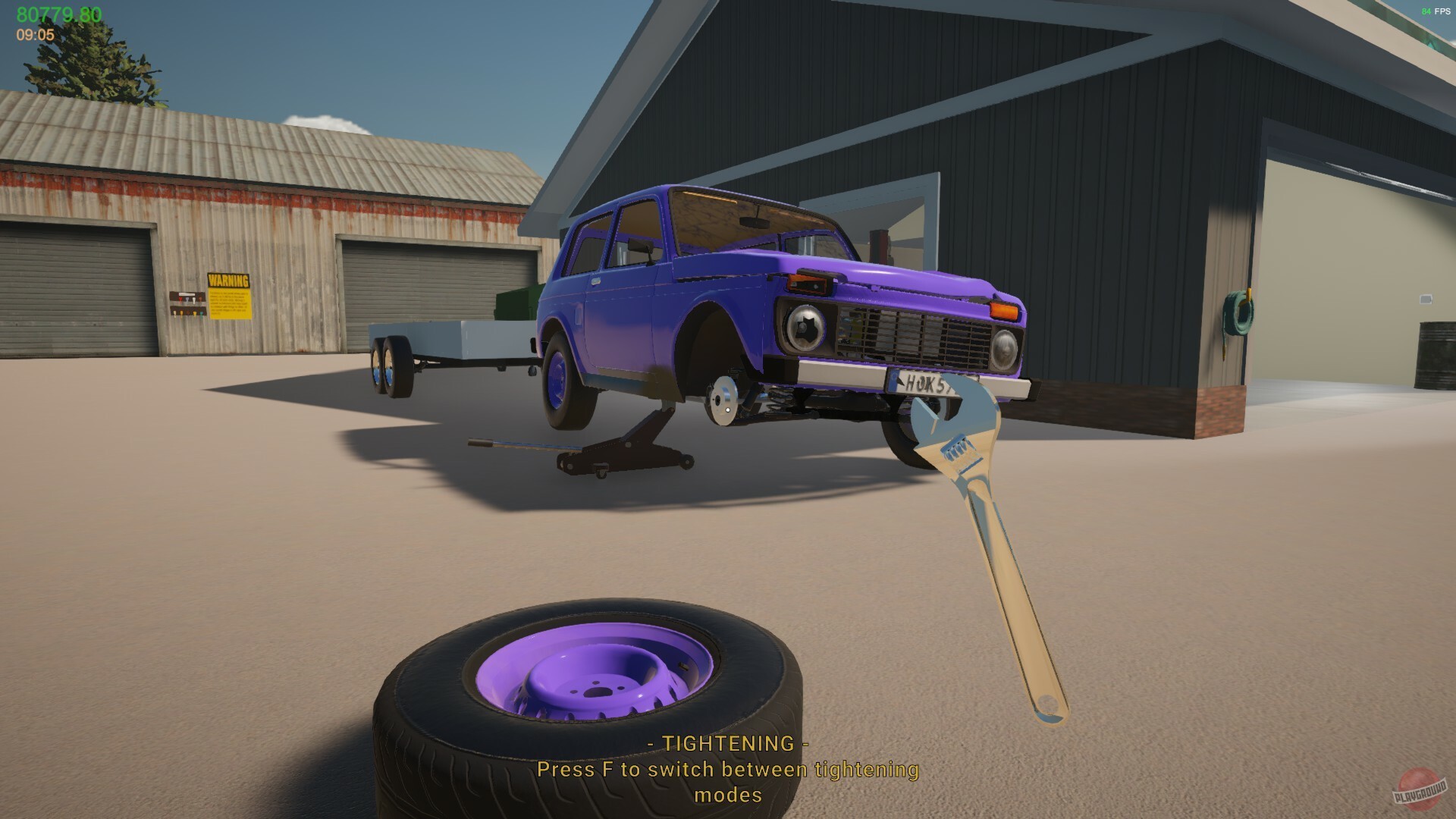Expand the FPS counter readout
This screenshot has width=1456, height=819.
[x=1432, y=11]
